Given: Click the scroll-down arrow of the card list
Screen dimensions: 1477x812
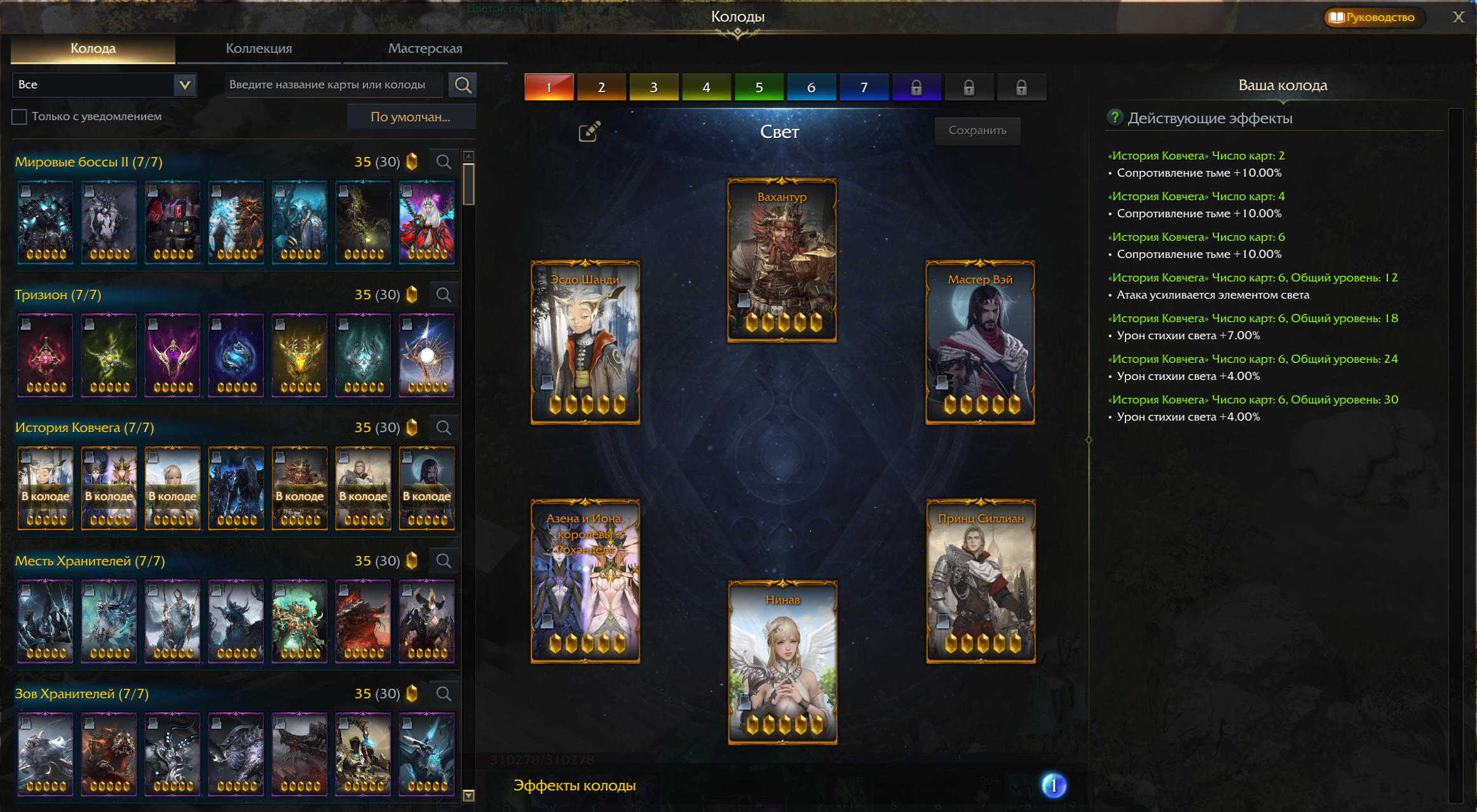Looking at the screenshot, I should tap(467, 795).
